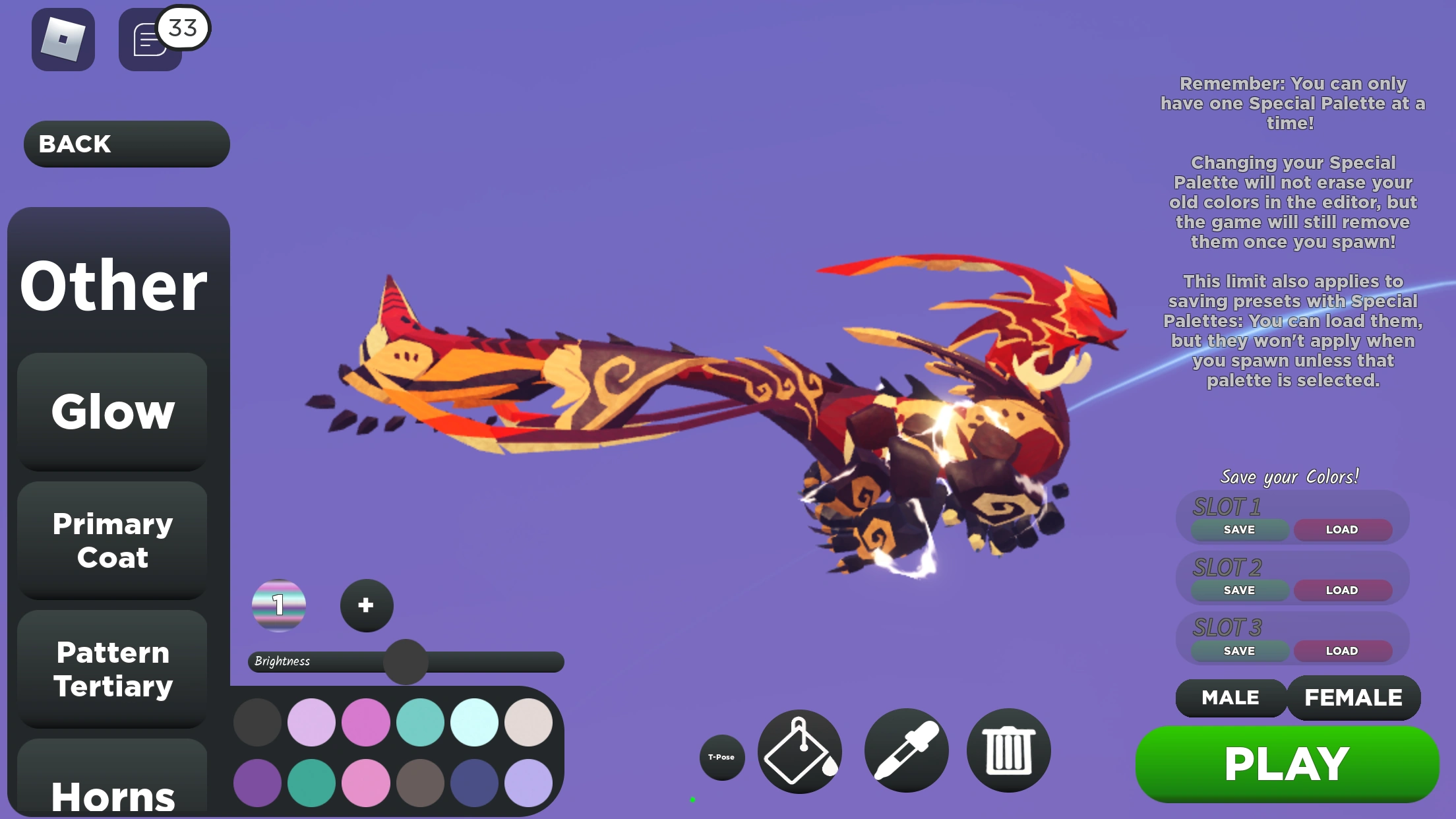Screen dimensions: 1456x819
Task: Open the Roblox menu icon
Action: (63, 40)
